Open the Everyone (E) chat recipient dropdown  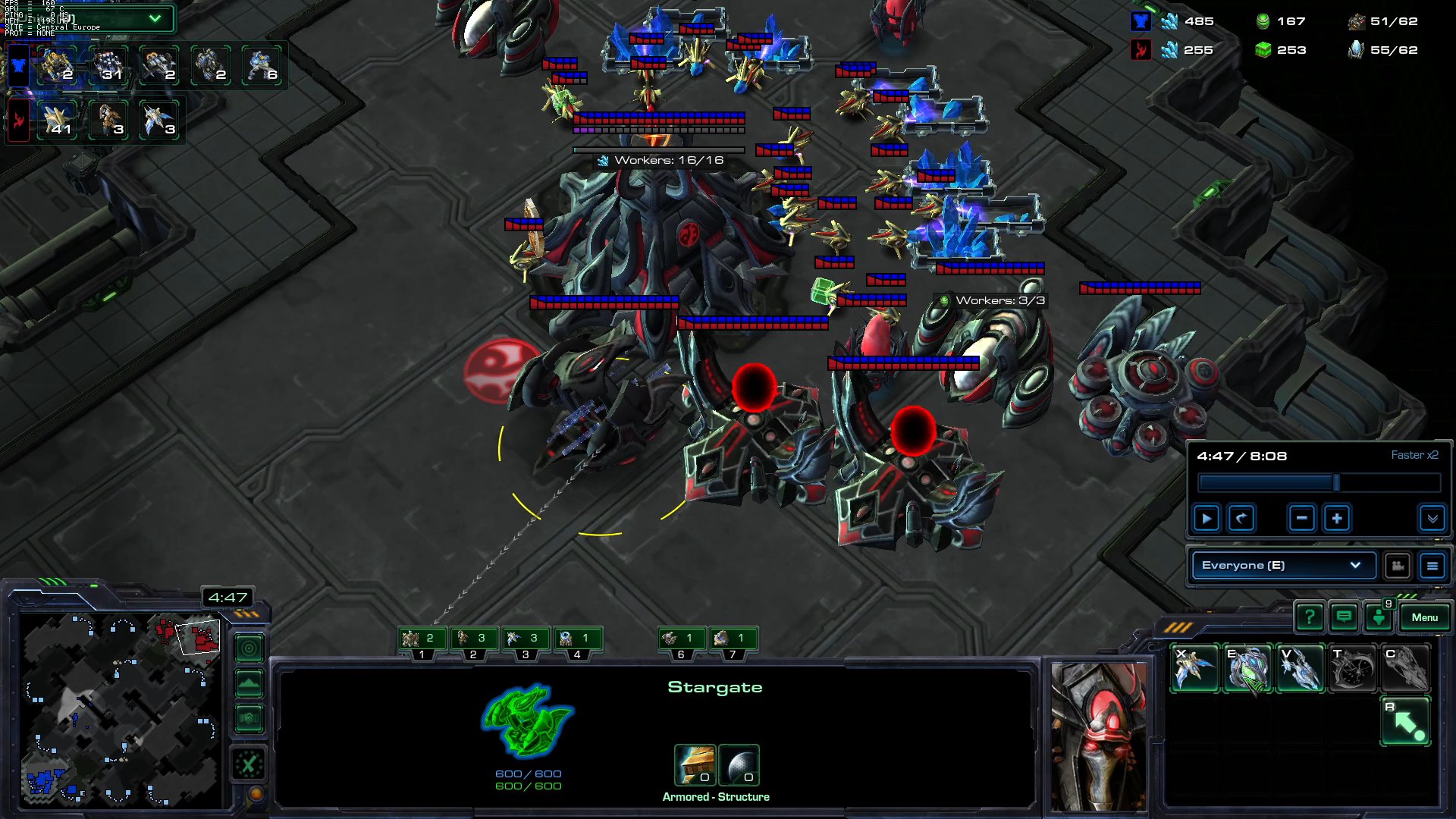coord(1282,565)
